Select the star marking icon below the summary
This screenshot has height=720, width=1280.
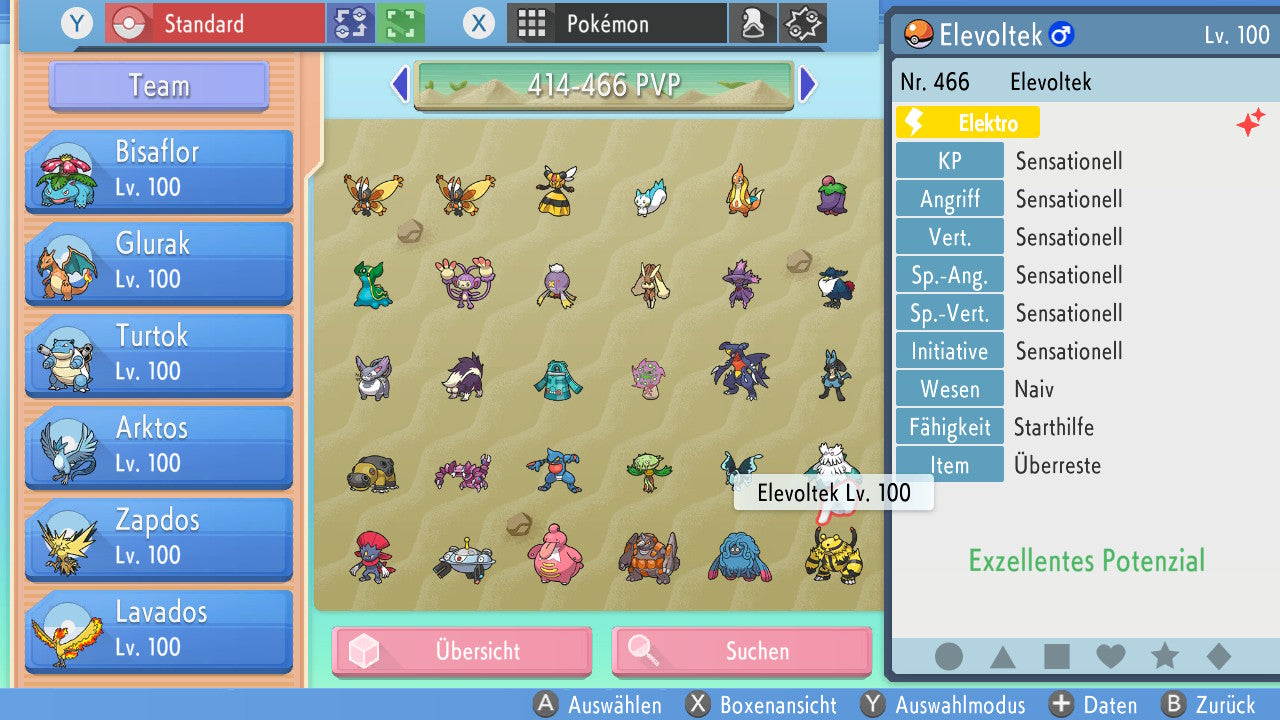(x=1163, y=657)
